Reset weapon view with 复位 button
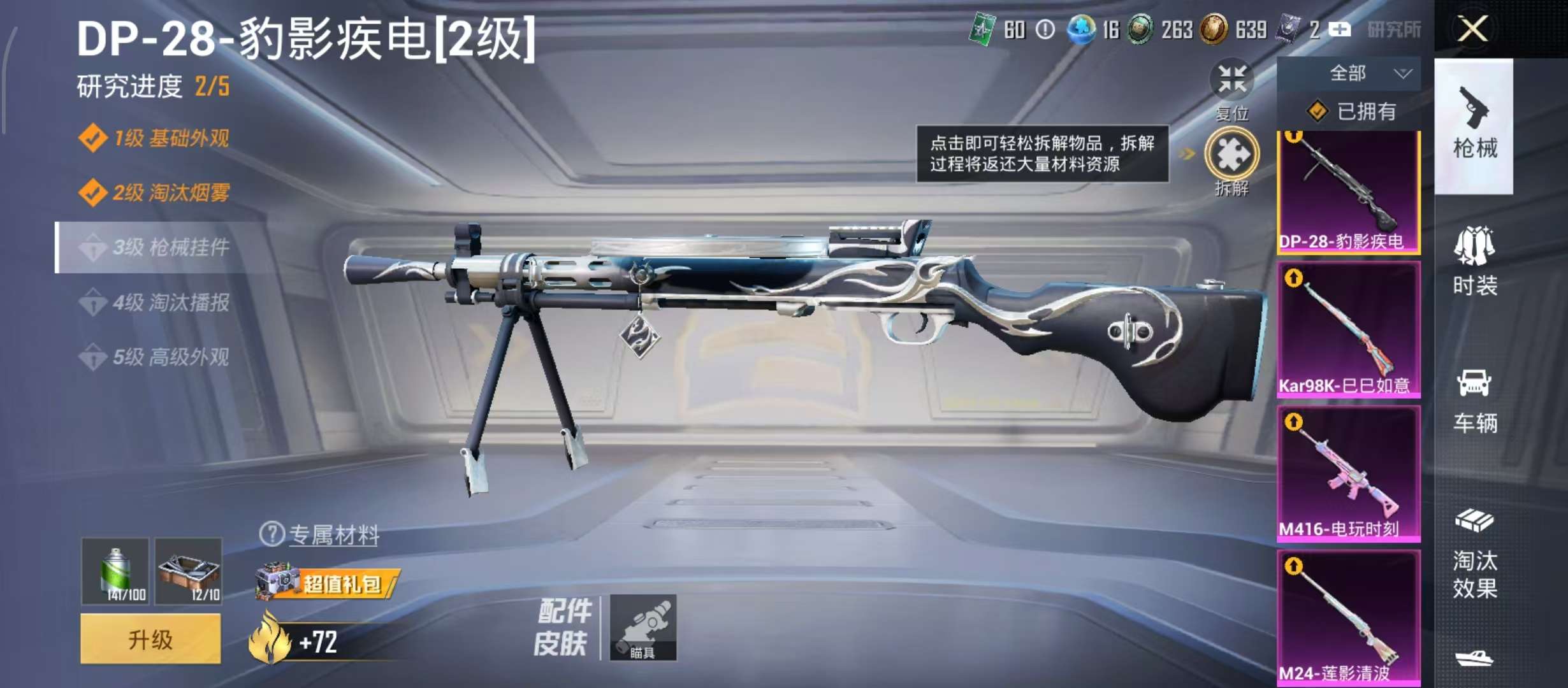 pos(1231,81)
